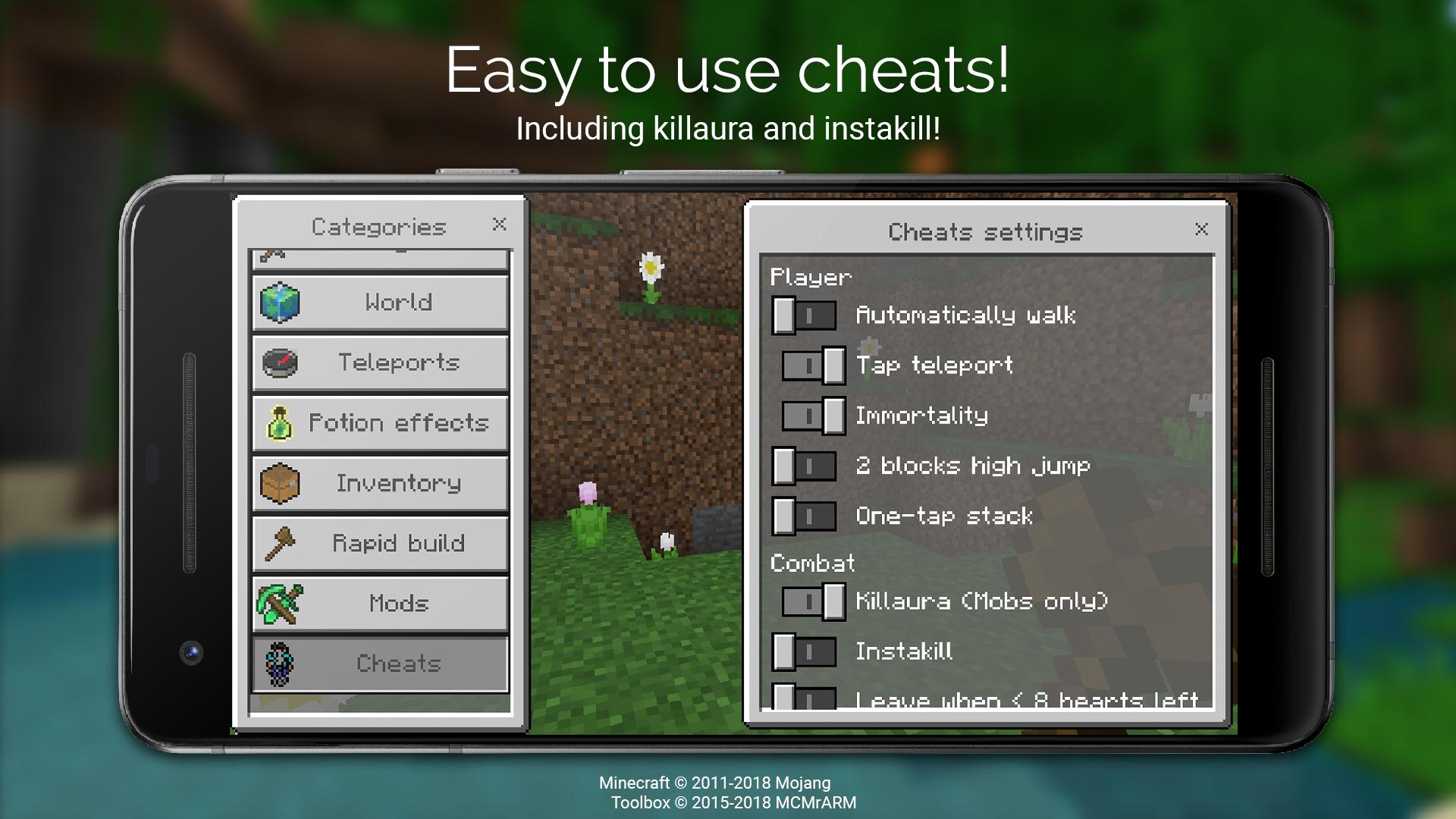Turn off Immortality

(811, 416)
